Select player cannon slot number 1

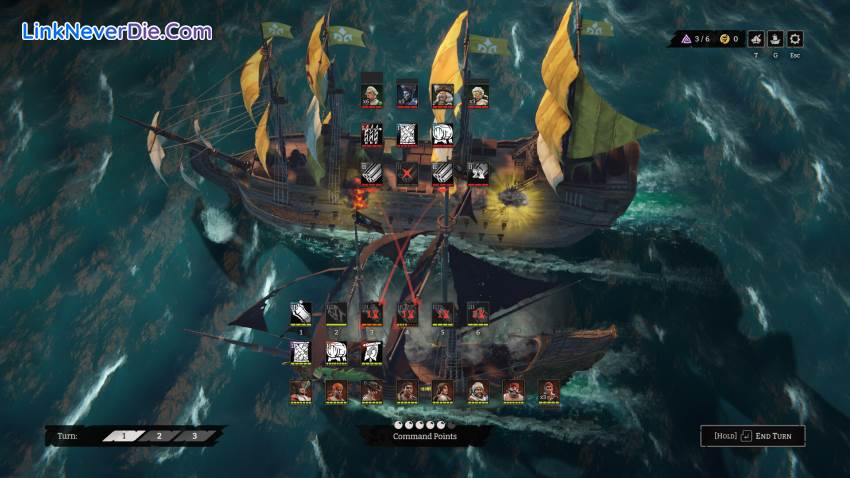[300, 314]
